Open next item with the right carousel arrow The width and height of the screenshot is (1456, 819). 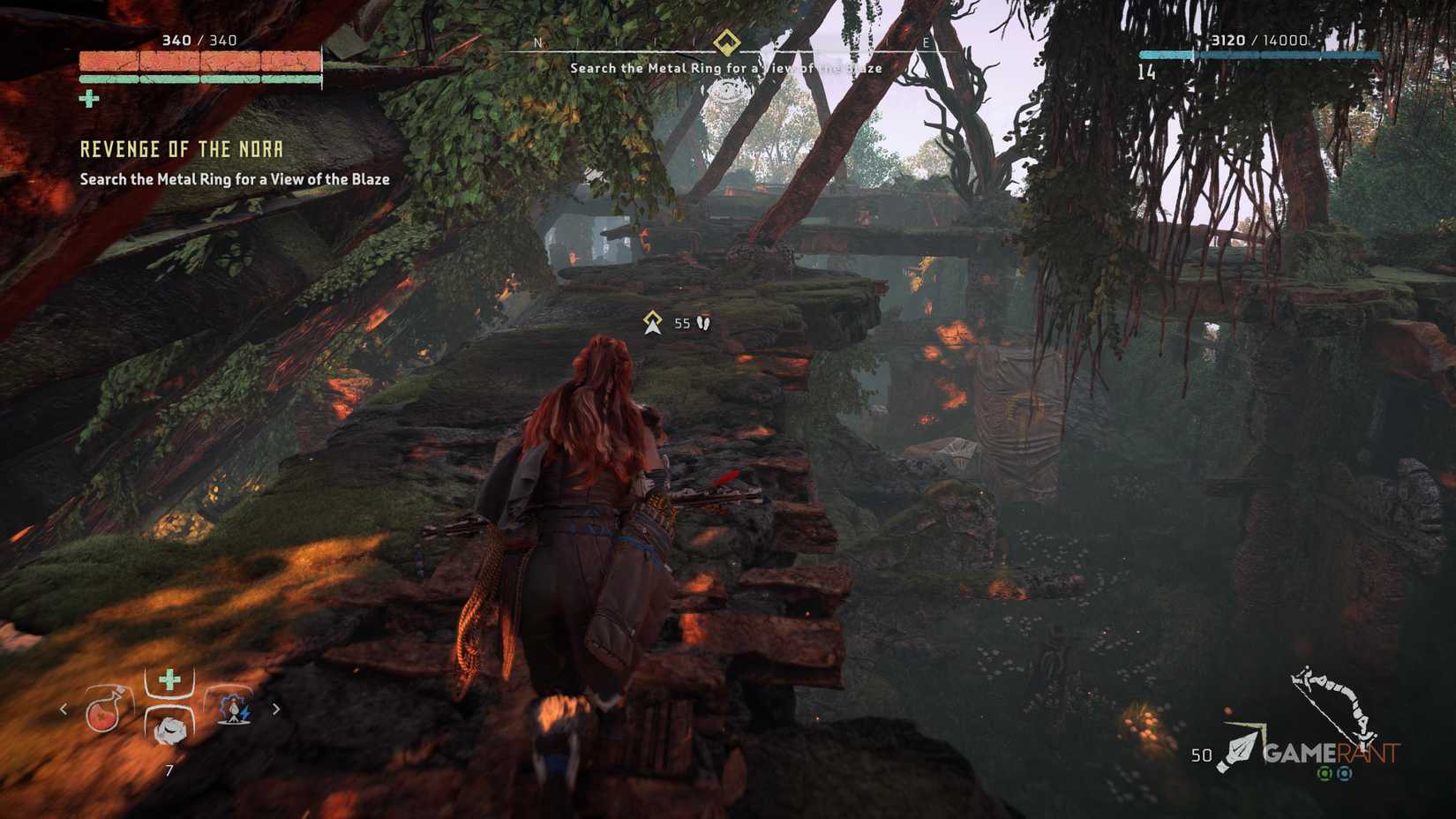pos(276,710)
